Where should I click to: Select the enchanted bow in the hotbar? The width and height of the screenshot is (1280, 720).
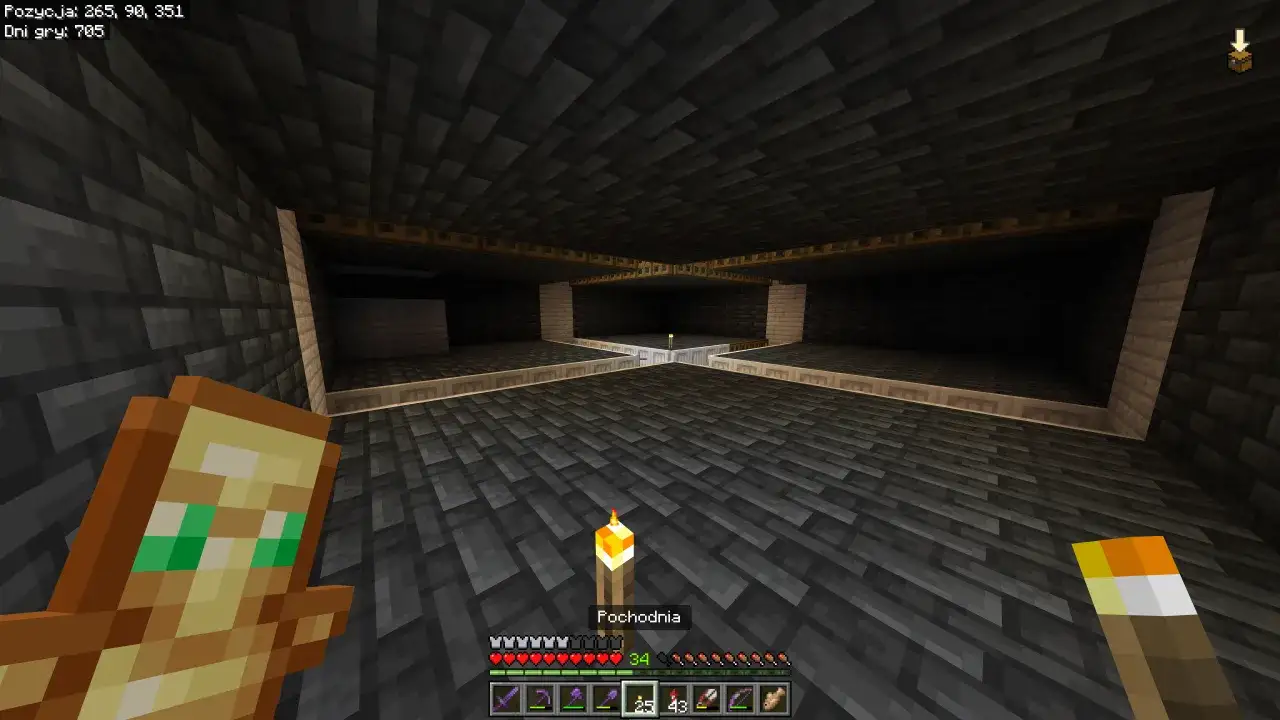(742, 700)
